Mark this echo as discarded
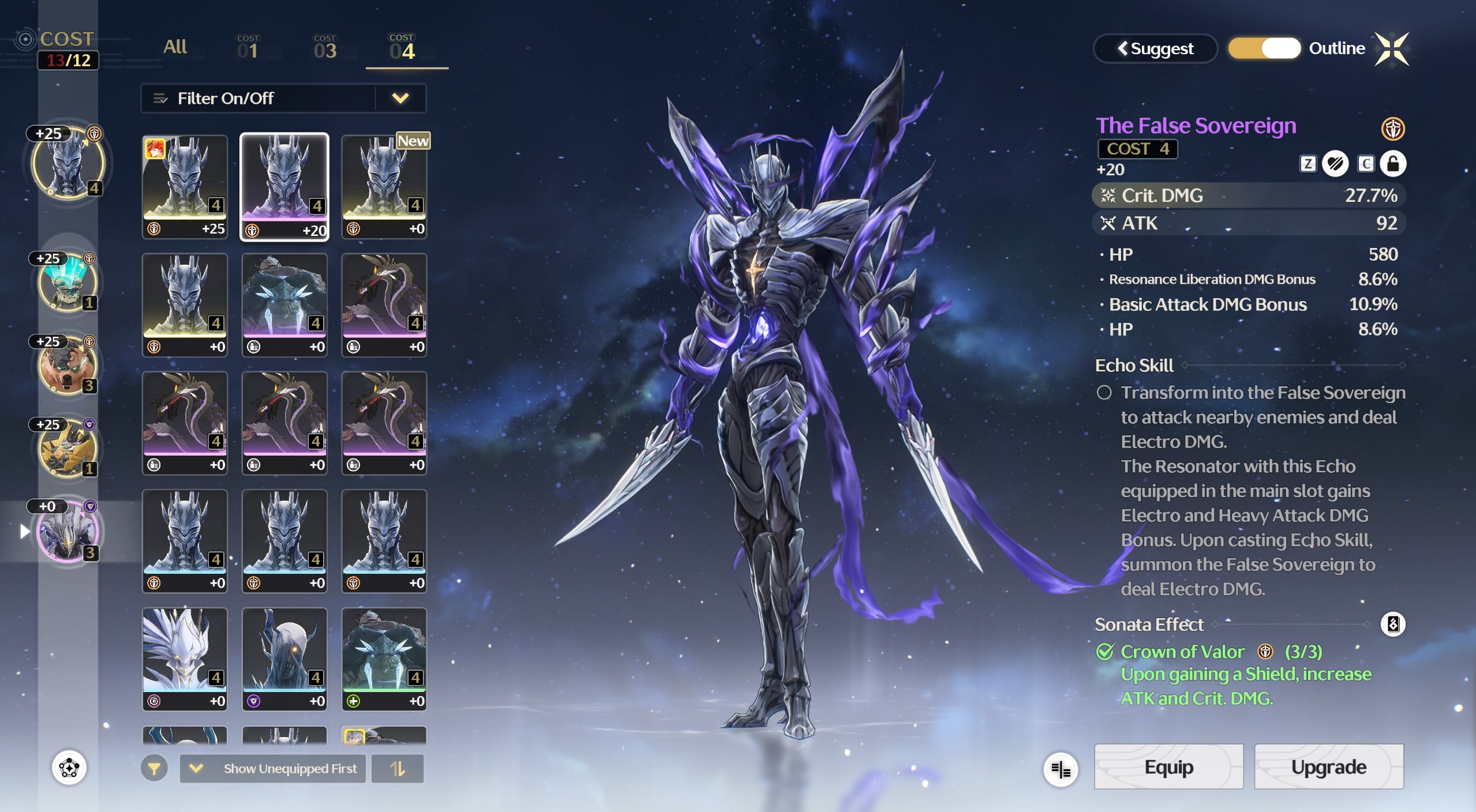Image resolution: width=1476 pixels, height=812 pixels. coord(1335,164)
